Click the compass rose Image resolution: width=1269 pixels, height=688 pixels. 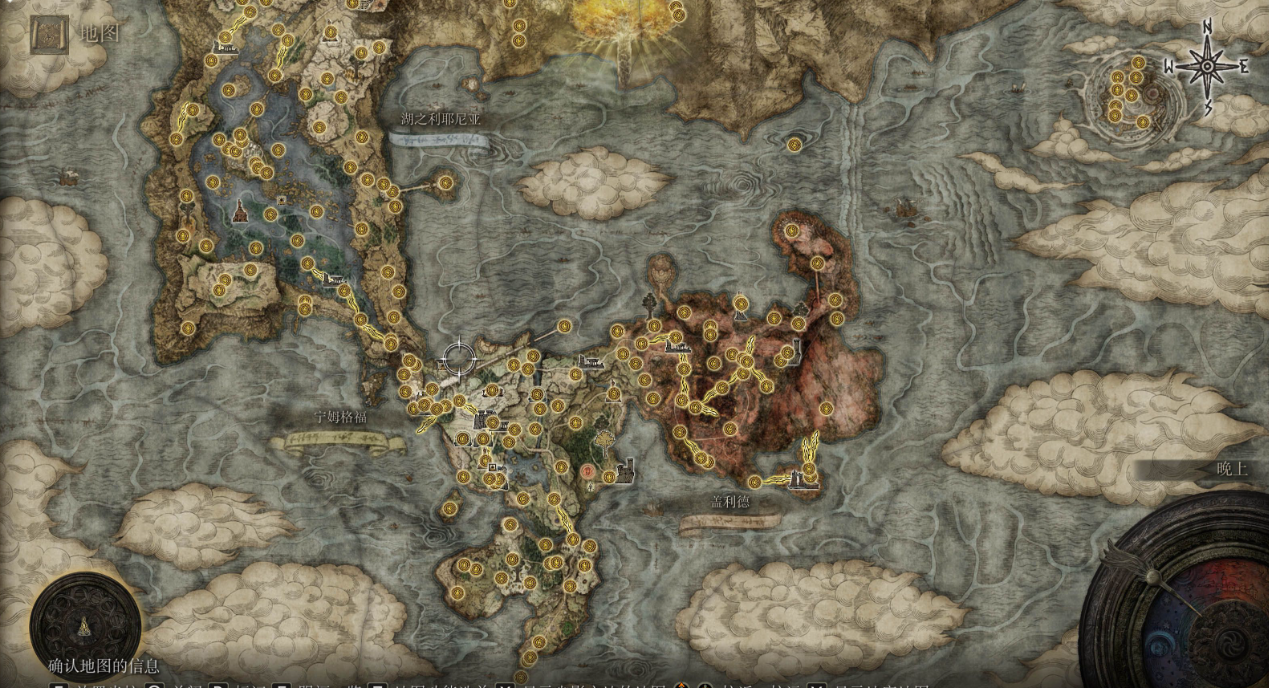click(x=1206, y=66)
